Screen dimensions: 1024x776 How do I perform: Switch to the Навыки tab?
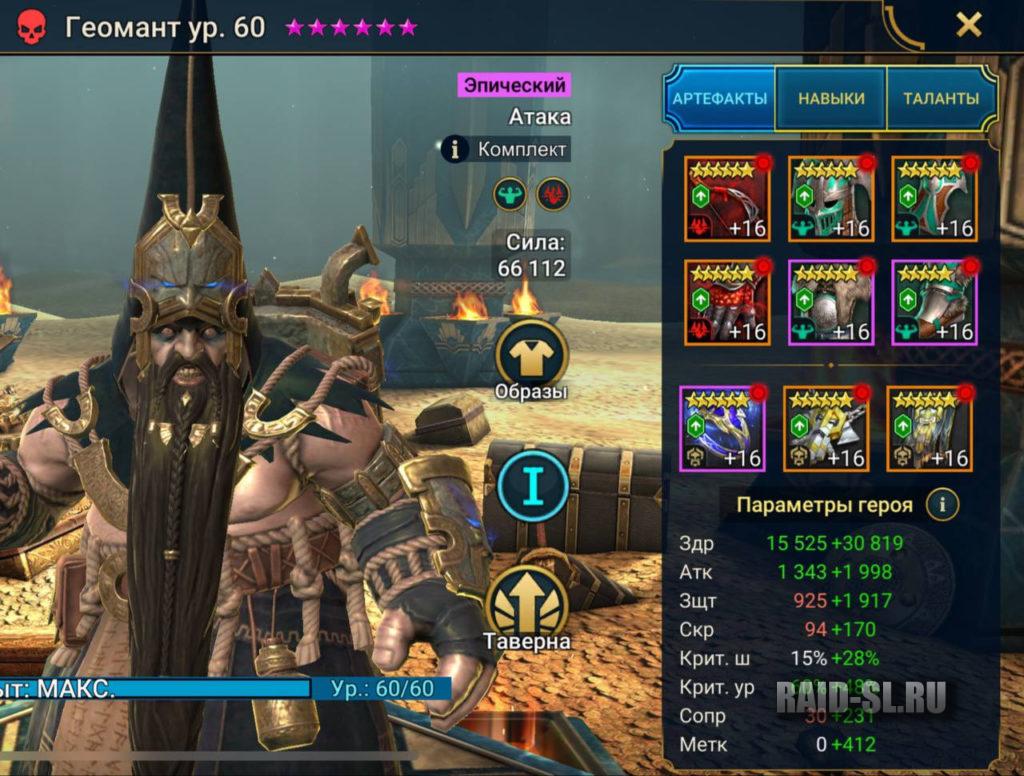pyautogui.click(x=831, y=99)
